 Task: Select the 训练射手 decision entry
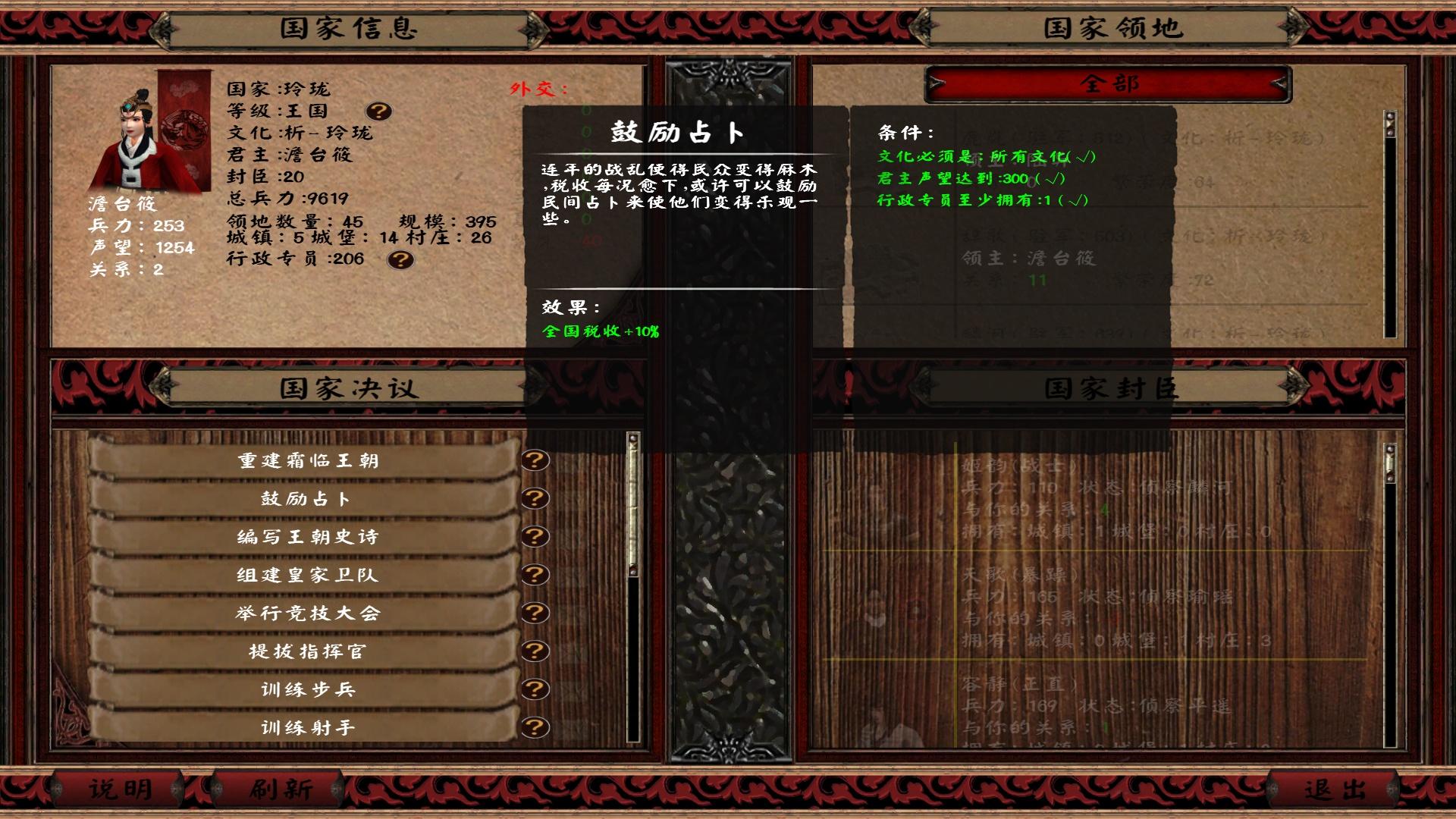point(303,726)
